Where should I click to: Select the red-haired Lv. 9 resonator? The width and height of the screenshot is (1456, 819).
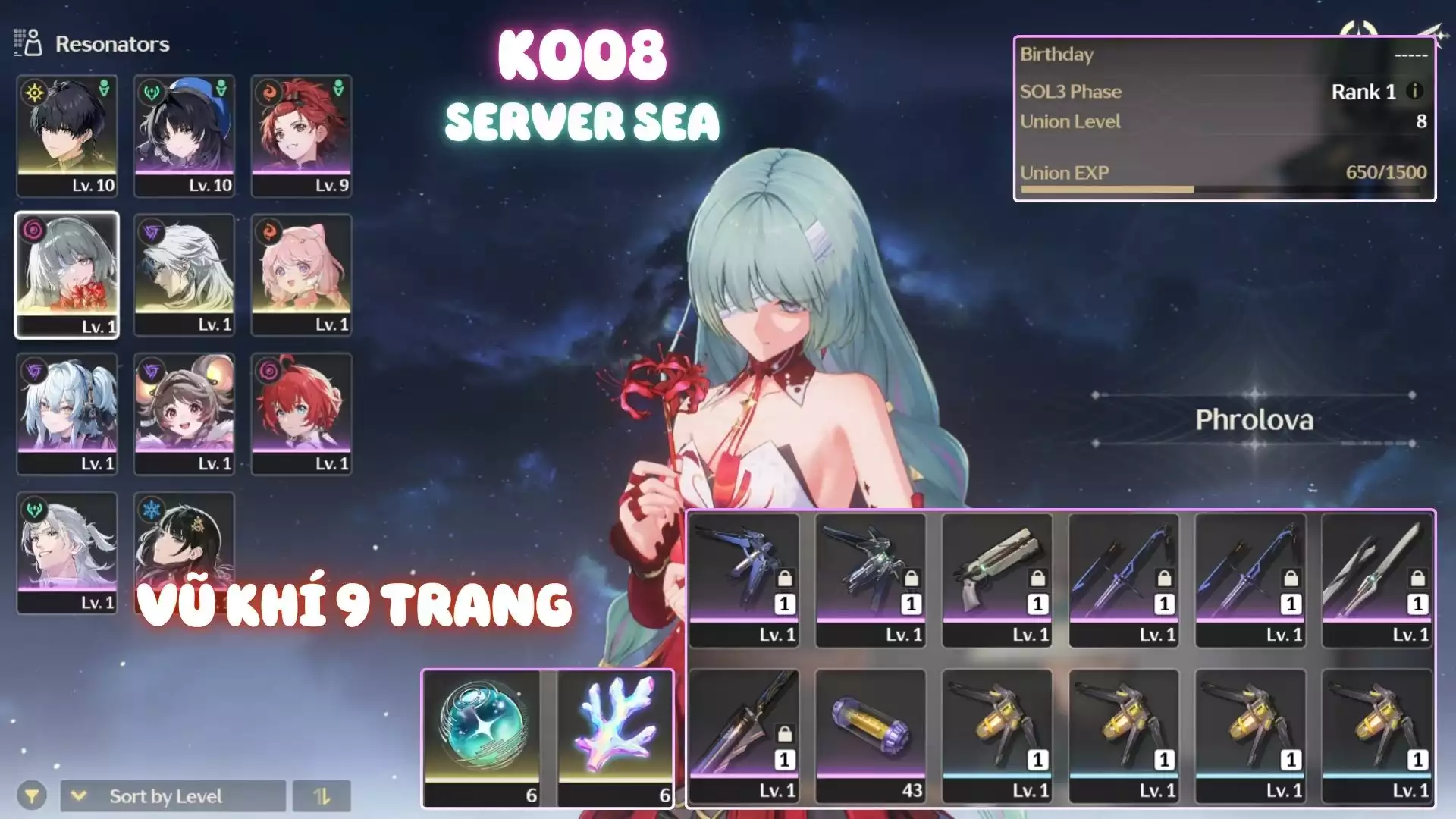click(301, 135)
